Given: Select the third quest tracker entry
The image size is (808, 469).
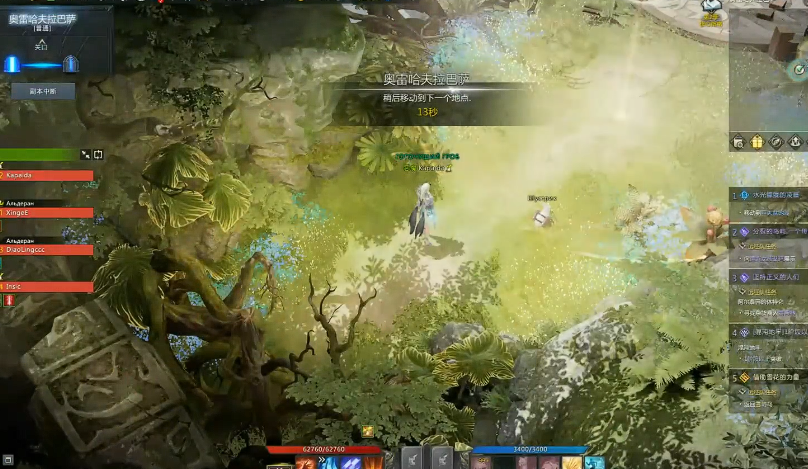Looking at the screenshot, I should (x=770, y=277).
